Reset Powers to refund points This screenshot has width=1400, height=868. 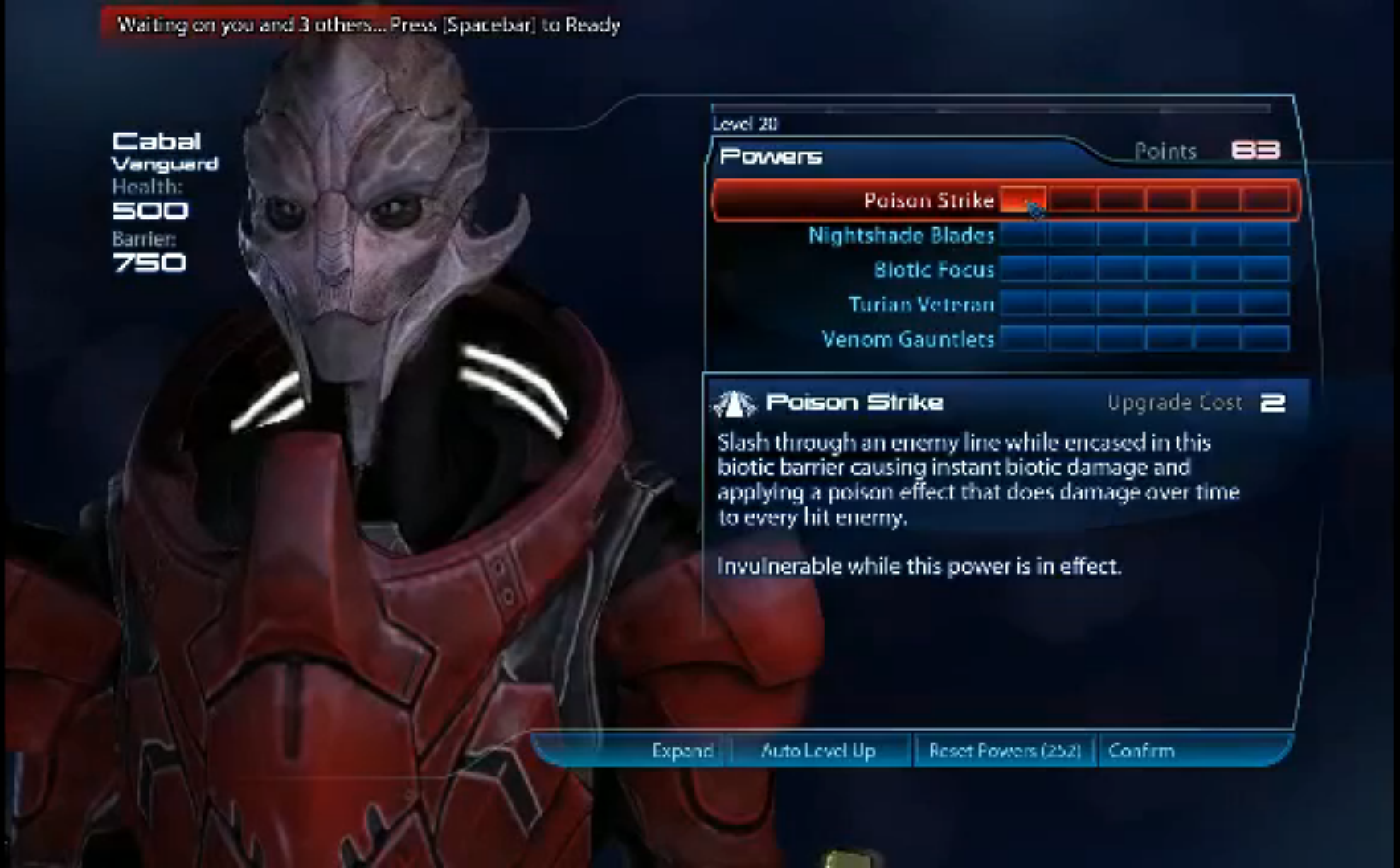coord(1005,751)
